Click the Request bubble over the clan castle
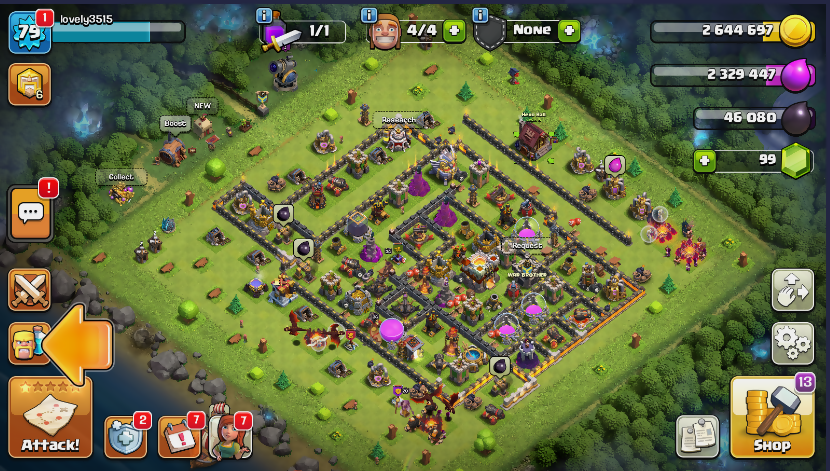This screenshot has height=471, width=830. point(526,245)
